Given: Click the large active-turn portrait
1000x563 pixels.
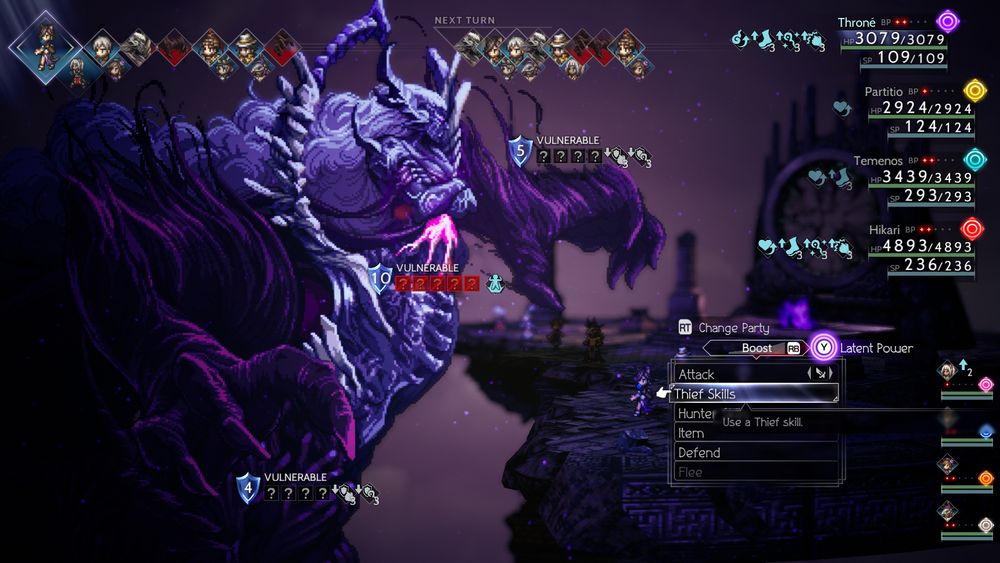Looking at the screenshot, I should 44,44.
